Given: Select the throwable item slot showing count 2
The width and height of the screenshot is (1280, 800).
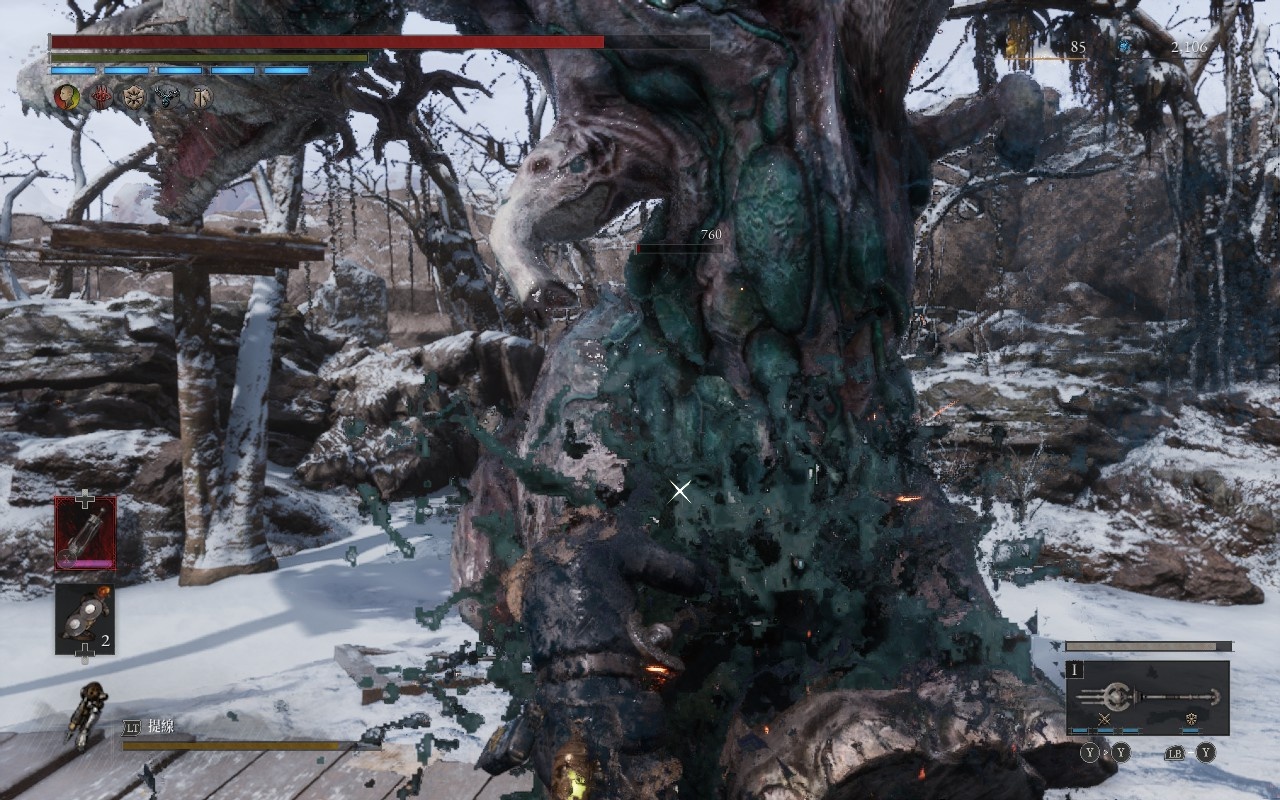Looking at the screenshot, I should 85,619.
